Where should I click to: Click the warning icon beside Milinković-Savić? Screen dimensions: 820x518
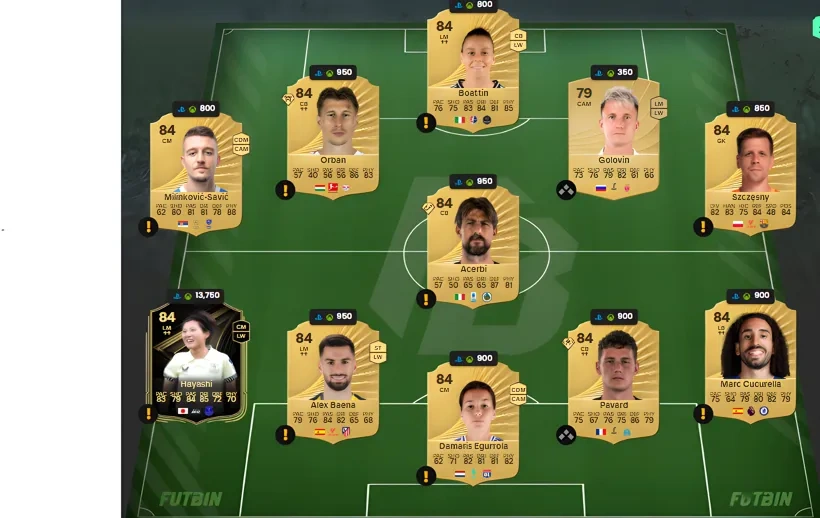click(148, 227)
